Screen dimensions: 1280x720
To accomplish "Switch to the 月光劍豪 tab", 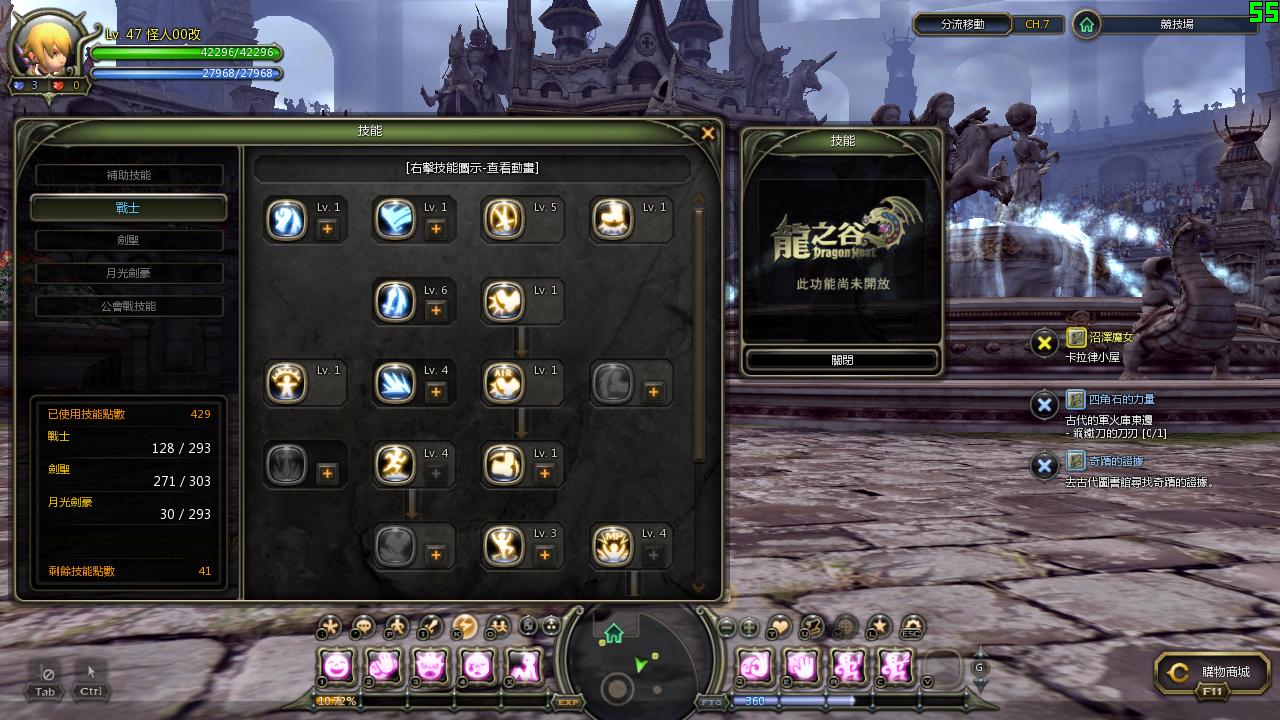I will (x=129, y=273).
